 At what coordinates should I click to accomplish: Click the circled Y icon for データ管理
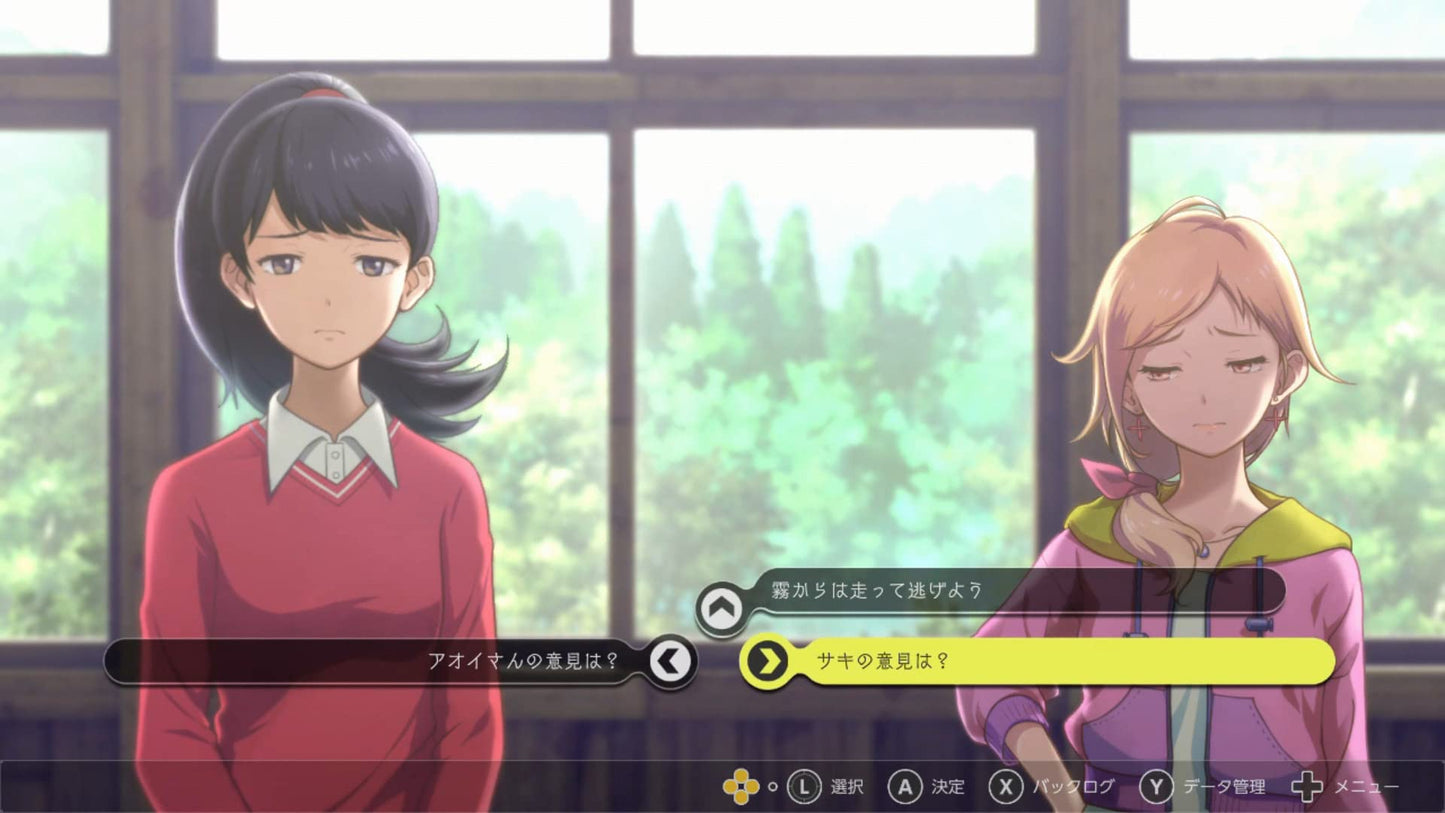(x=1155, y=787)
